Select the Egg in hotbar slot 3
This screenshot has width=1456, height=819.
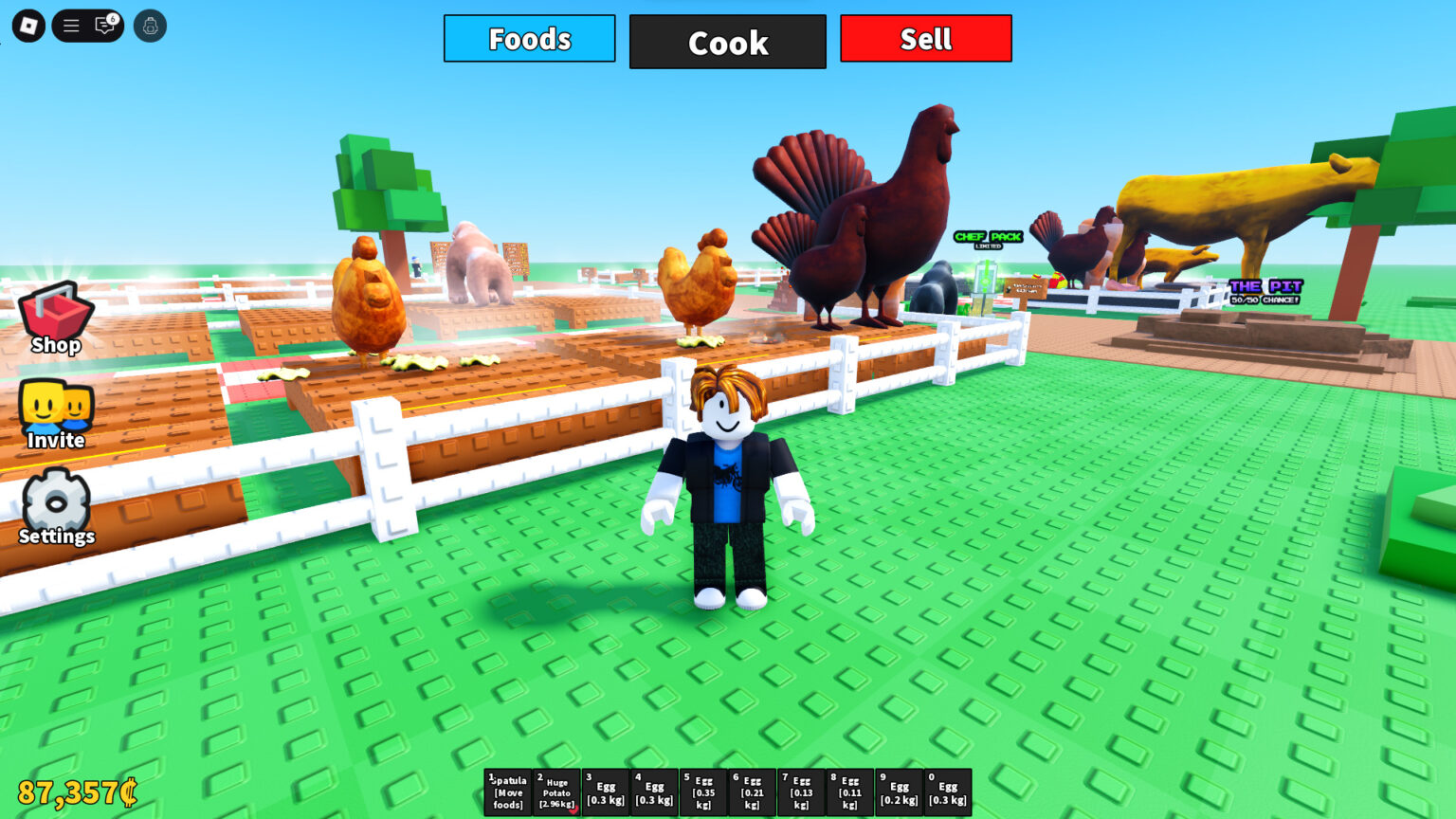pos(606,791)
